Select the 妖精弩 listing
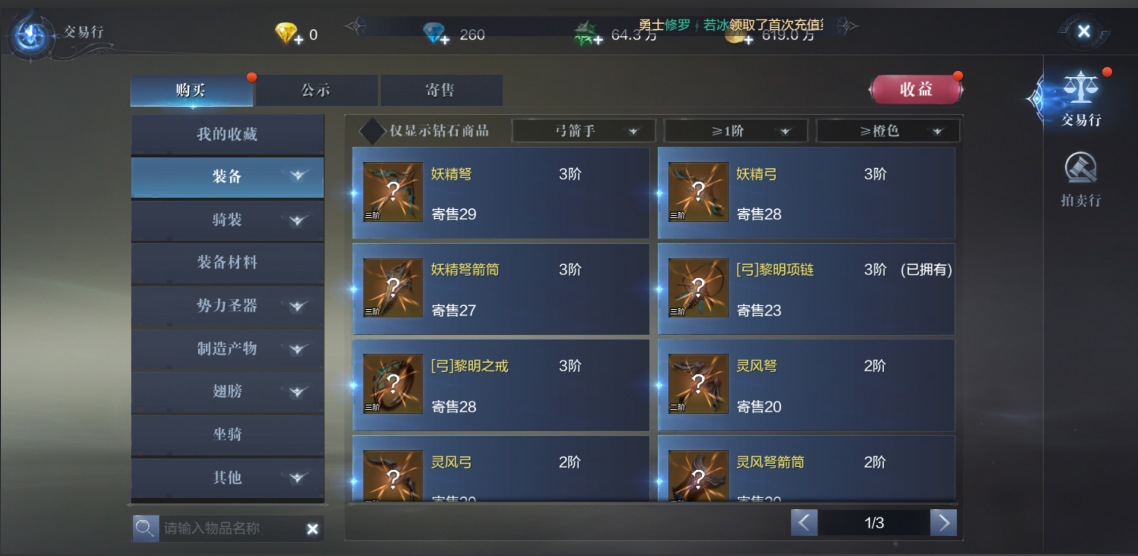Viewport: 1138px width, 556px height. [x=501, y=193]
